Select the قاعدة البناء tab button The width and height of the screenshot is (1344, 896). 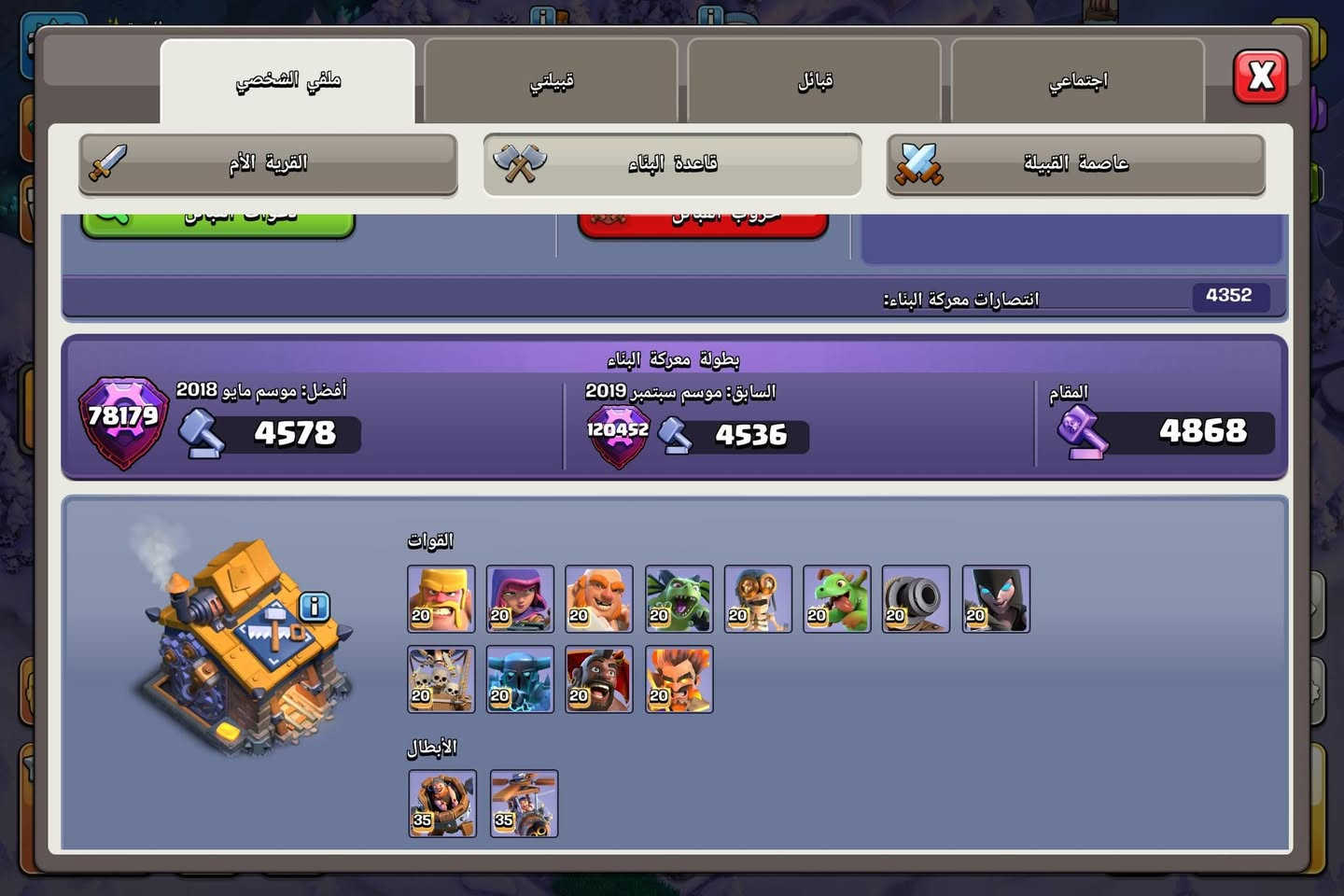672,163
